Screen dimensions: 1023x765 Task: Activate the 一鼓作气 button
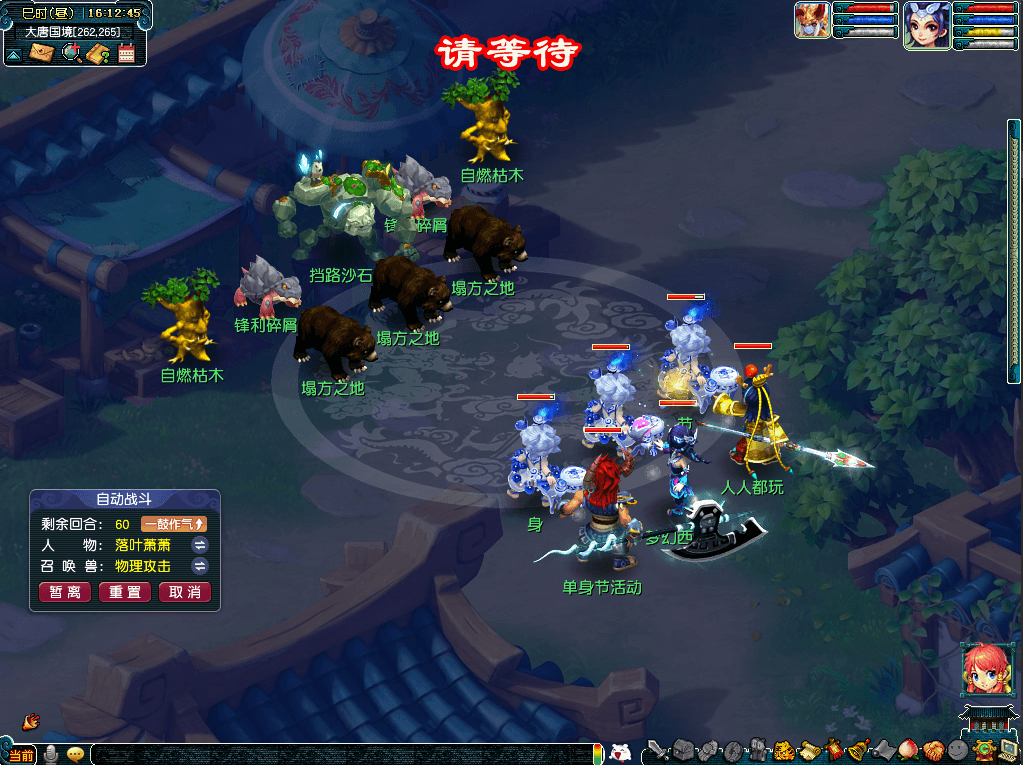point(174,524)
